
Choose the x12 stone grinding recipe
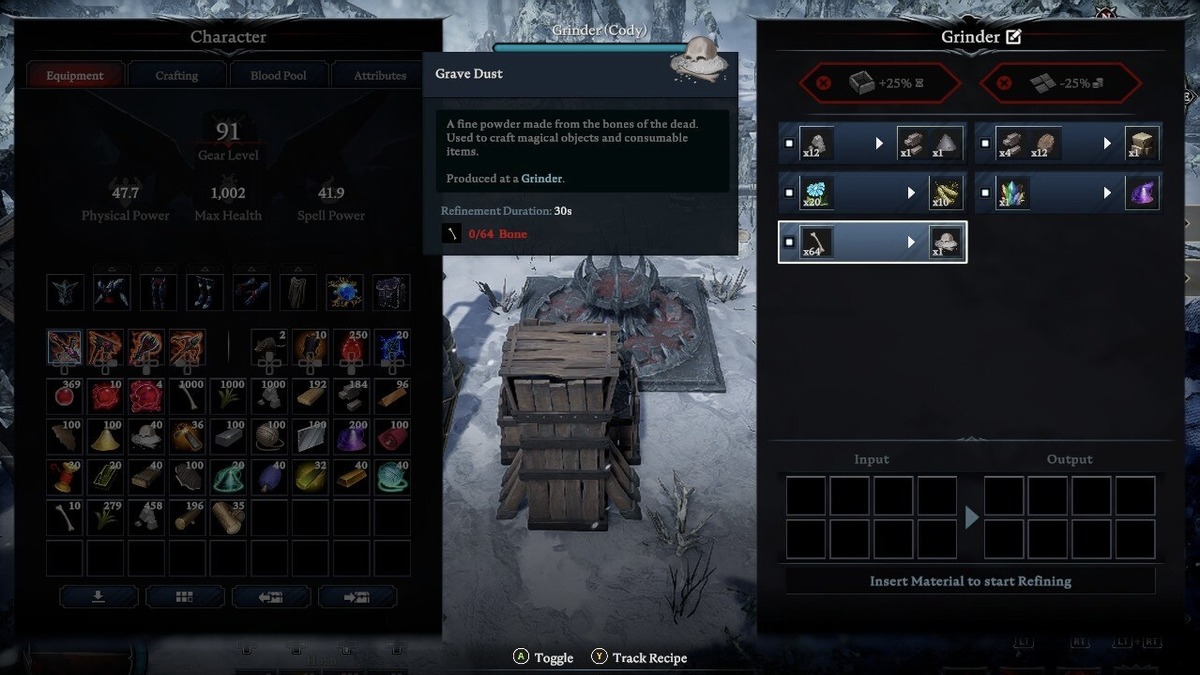pyautogui.click(x=872, y=143)
